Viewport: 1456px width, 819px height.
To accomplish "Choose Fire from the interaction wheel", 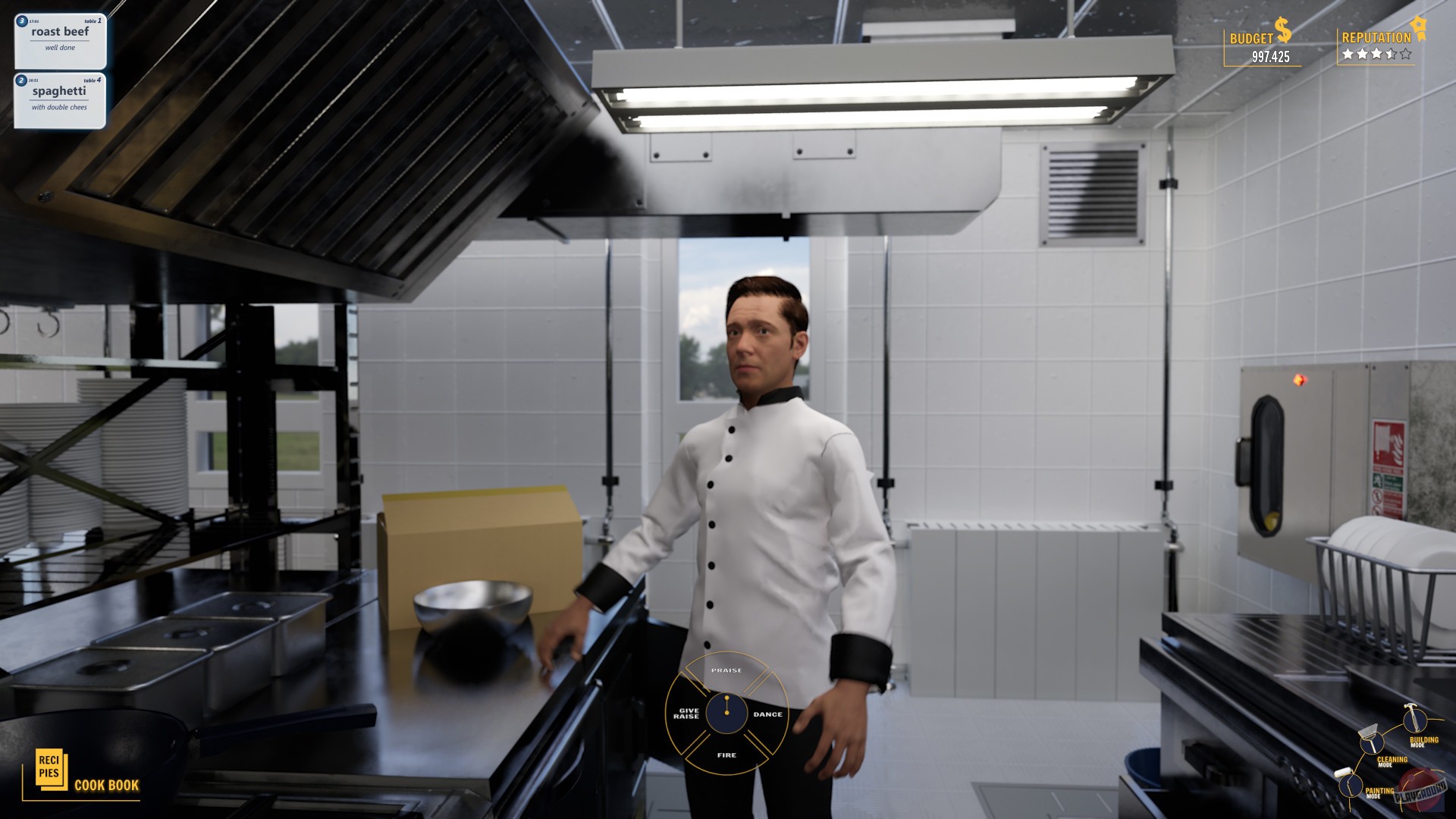I will [x=726, y=755].
